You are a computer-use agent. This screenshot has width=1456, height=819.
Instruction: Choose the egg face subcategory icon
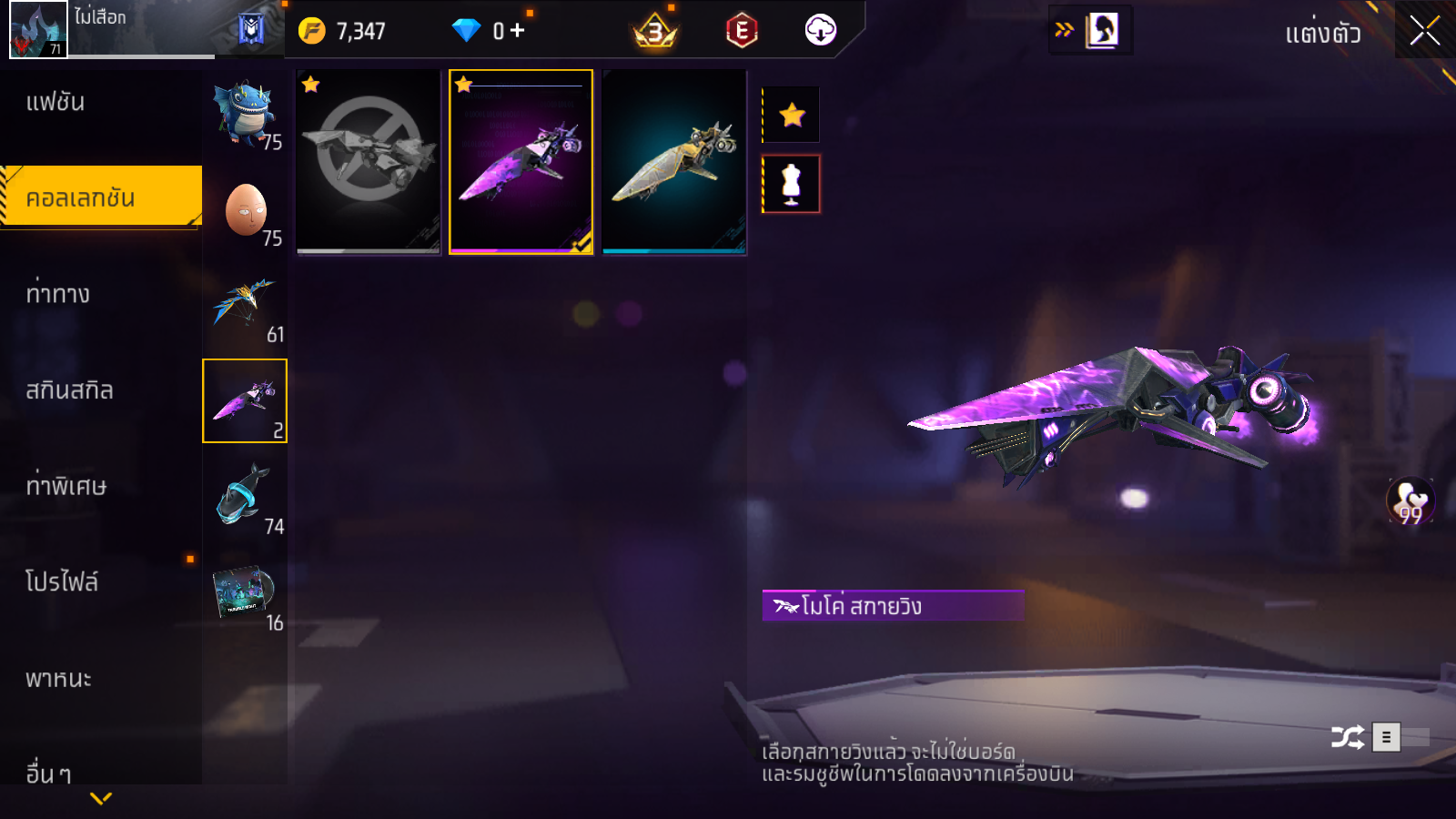click(245, 210)
